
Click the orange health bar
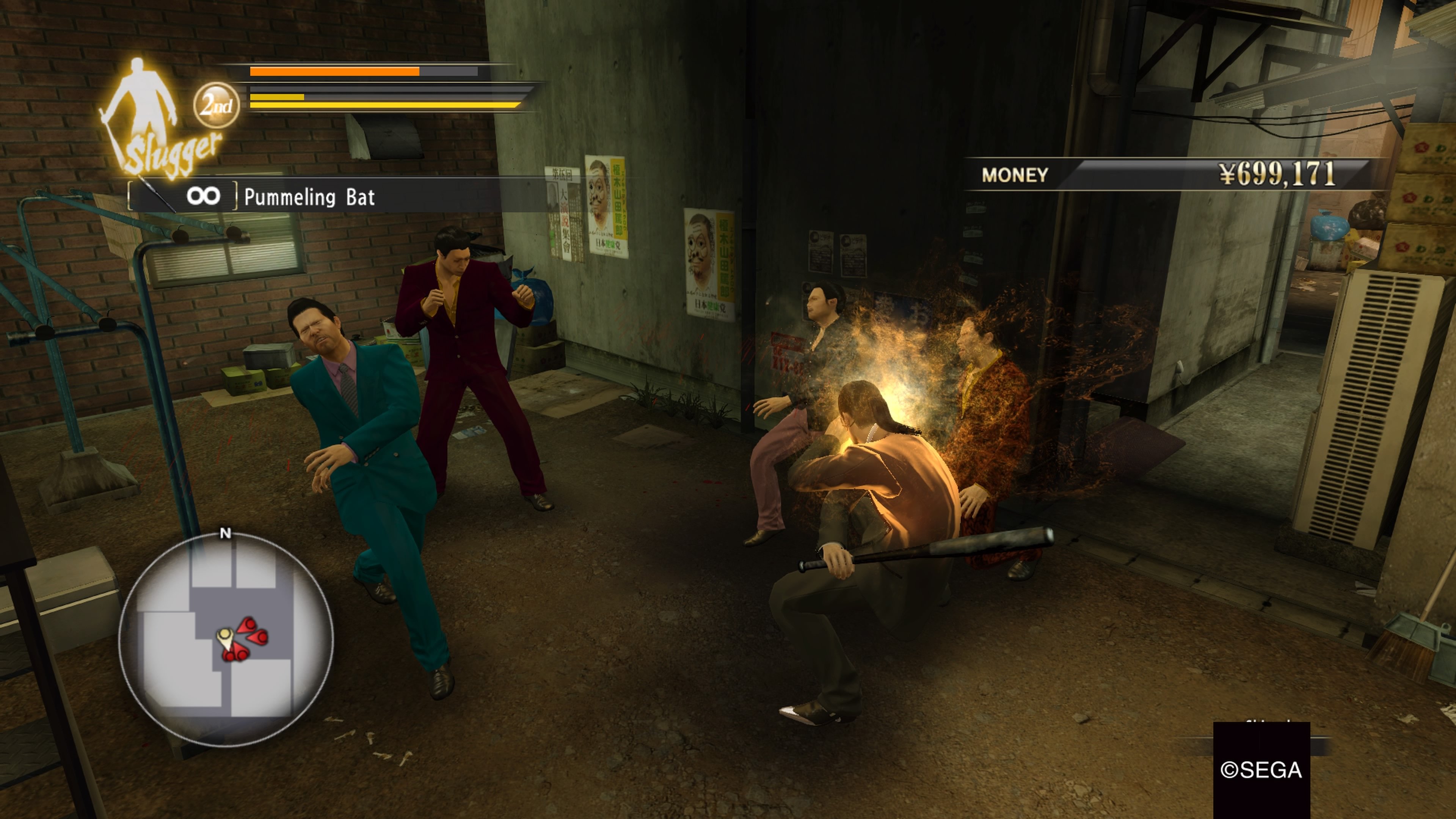coord(334,71)
